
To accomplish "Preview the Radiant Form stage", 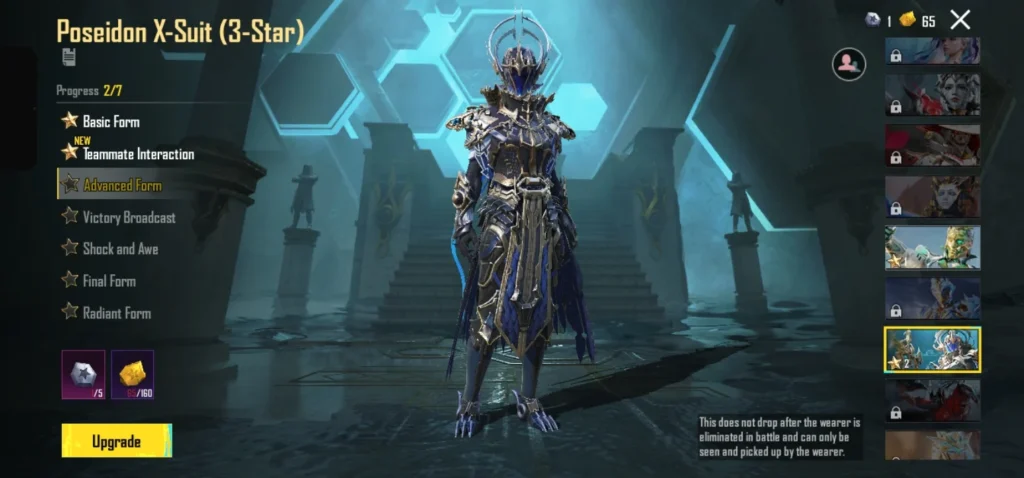I will 116,313.
